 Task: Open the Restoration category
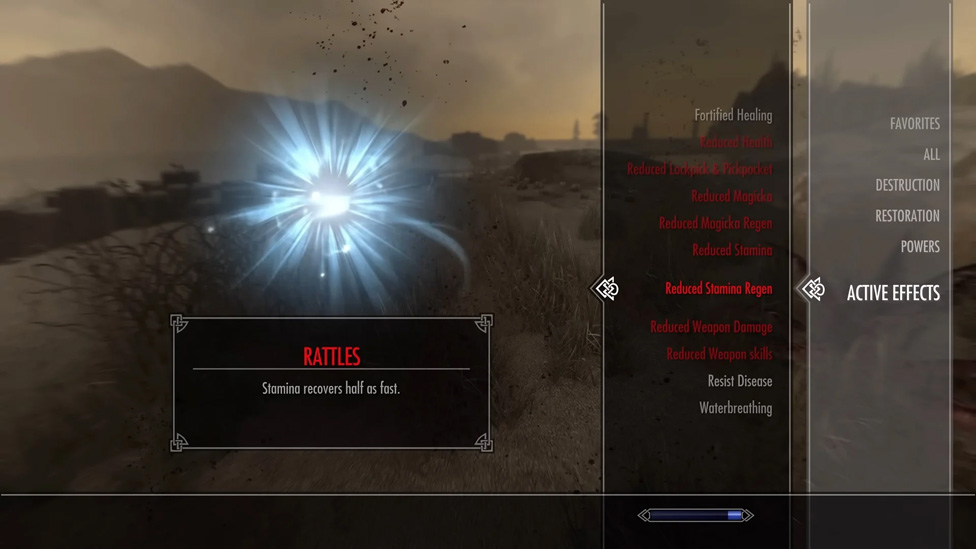pos(907,216)
